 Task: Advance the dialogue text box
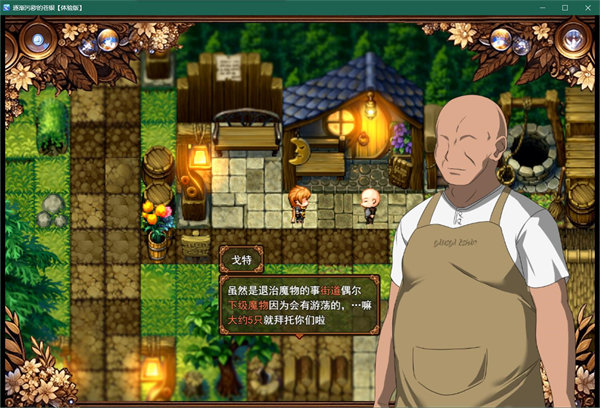click(x=298, y=305)
